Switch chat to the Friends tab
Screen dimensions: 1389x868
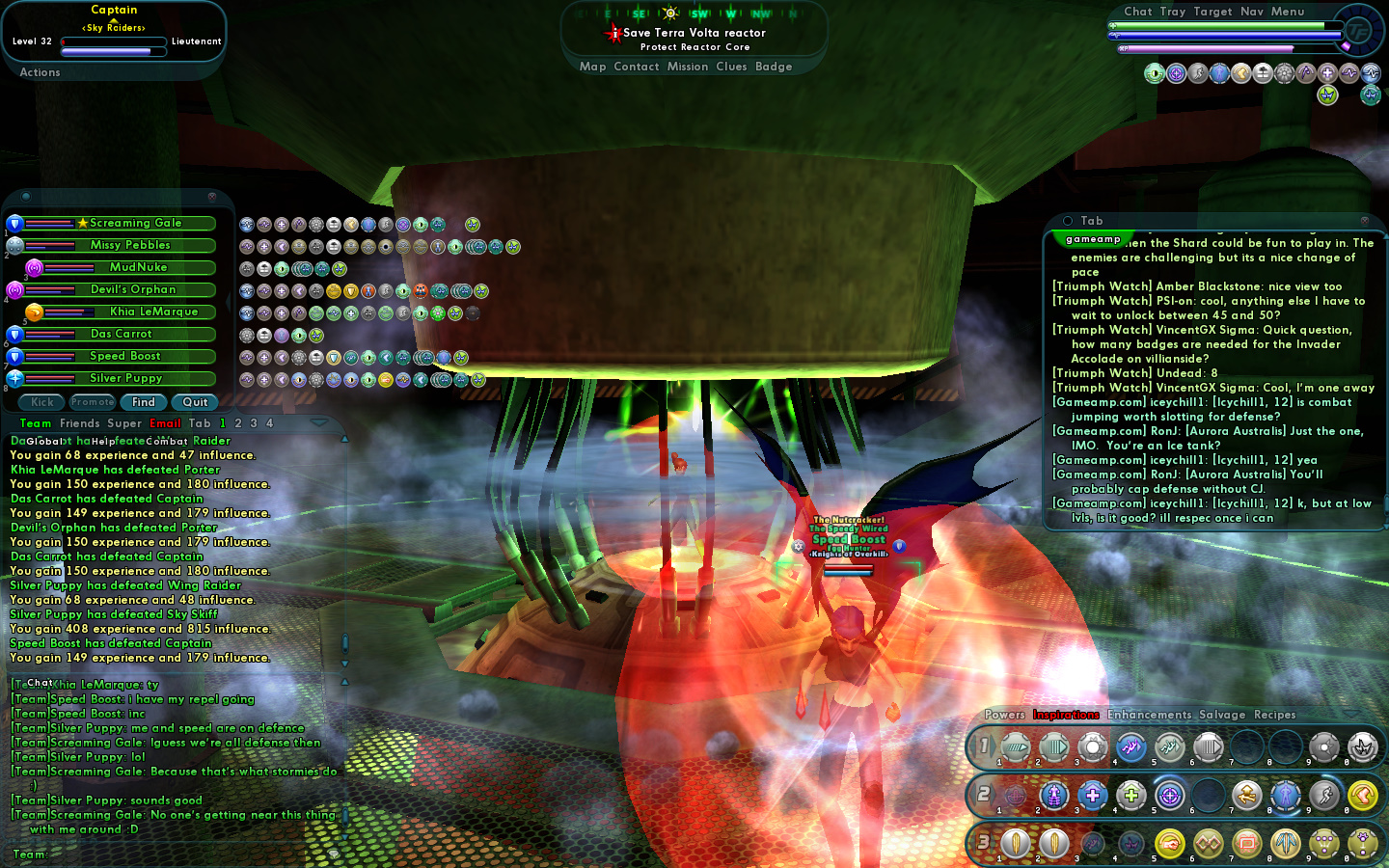click(x=80, y=423)
